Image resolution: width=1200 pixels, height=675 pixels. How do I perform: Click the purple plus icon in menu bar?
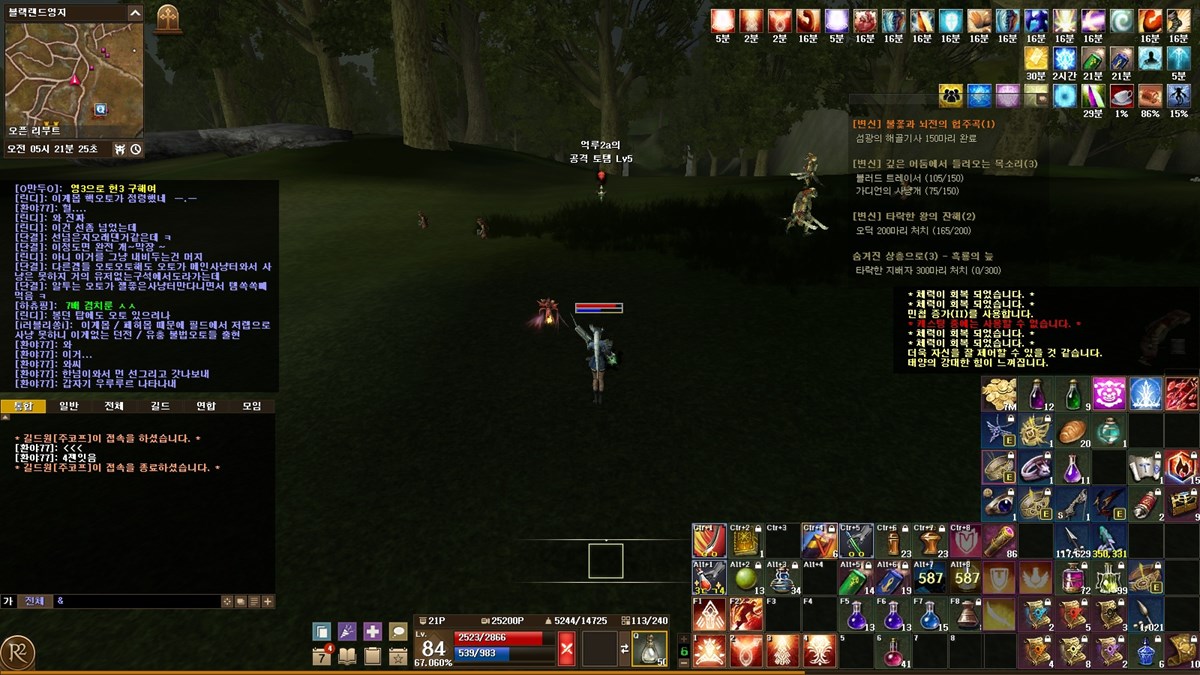coord(372,631)
